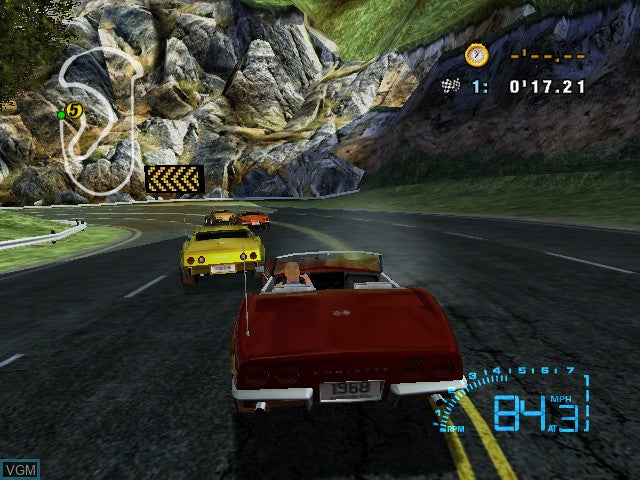The height and width of the screenshot is (480, 640).
Task: Click the gold stopwatch icon
Action: coord(477,55)
